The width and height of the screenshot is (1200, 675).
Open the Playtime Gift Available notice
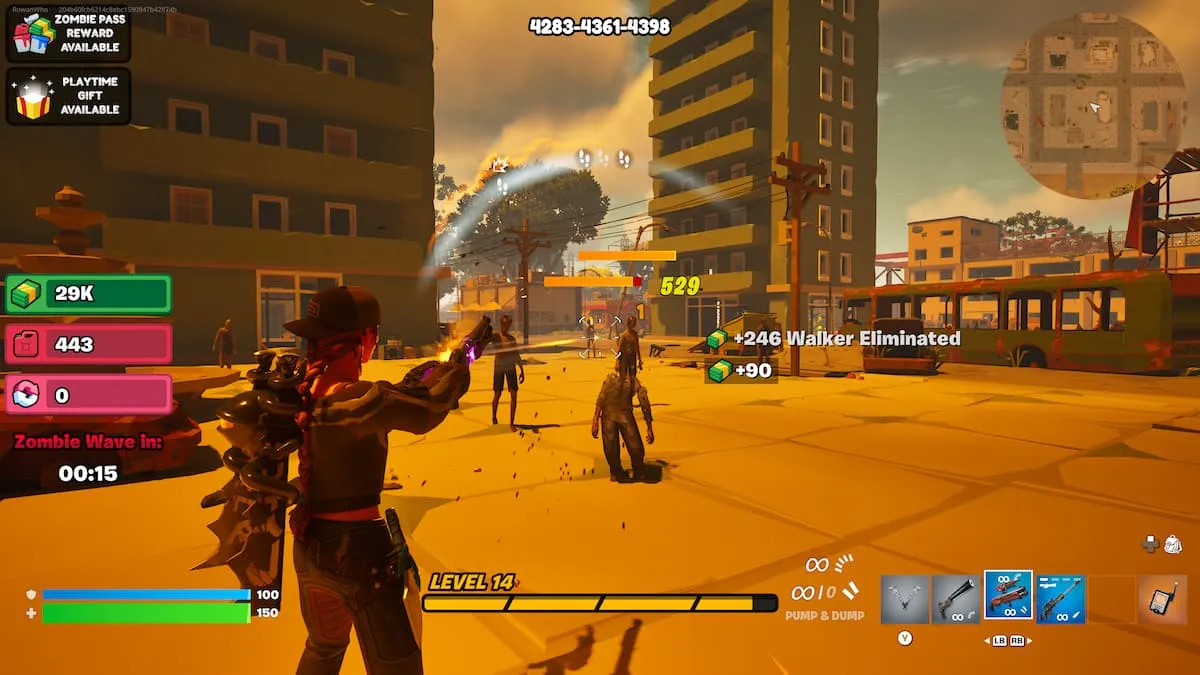tap(68, 96)
